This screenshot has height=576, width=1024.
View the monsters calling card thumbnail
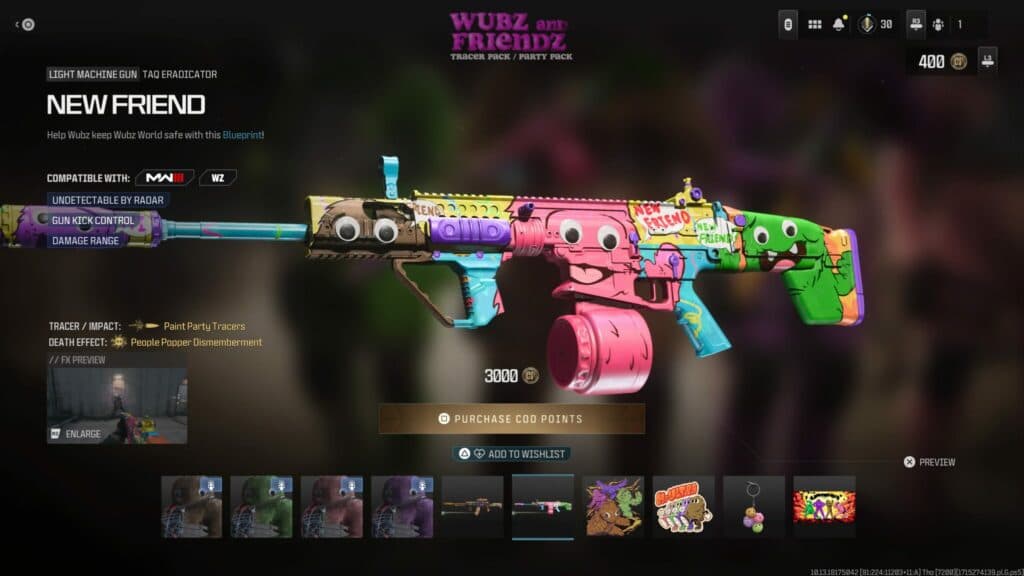pos(613,506)
